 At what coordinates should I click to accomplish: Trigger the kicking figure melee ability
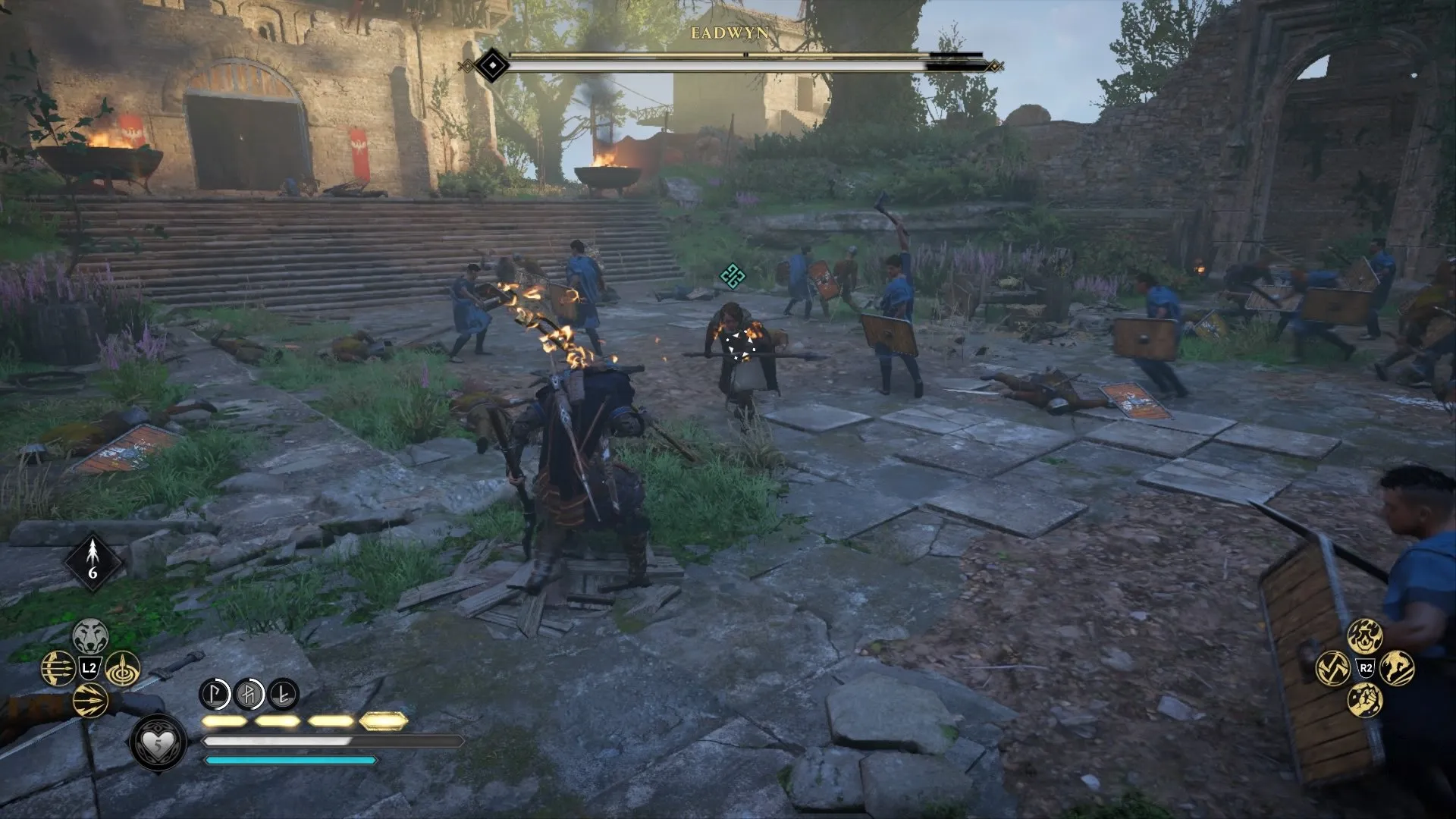click(1398, 668)
